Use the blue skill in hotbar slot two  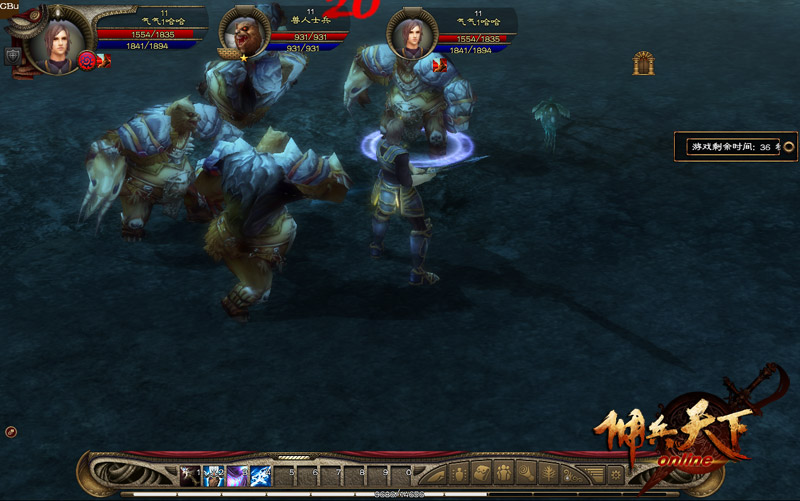pyautogui.click(x=214, y=475)
